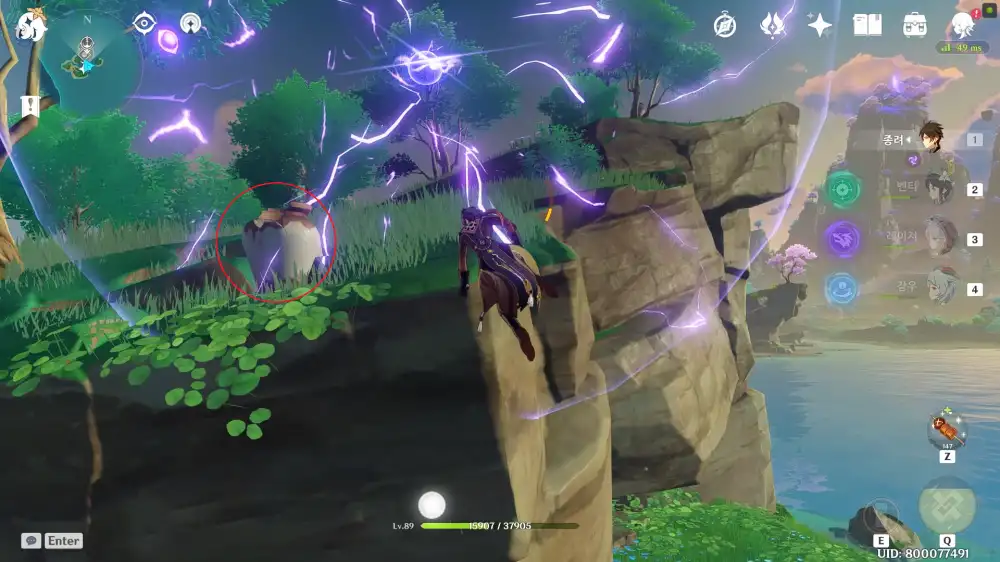Toggle the eye-shaped elemental sight icon
The height and width of the screenshot is (562, 1000).
[144, 23]
